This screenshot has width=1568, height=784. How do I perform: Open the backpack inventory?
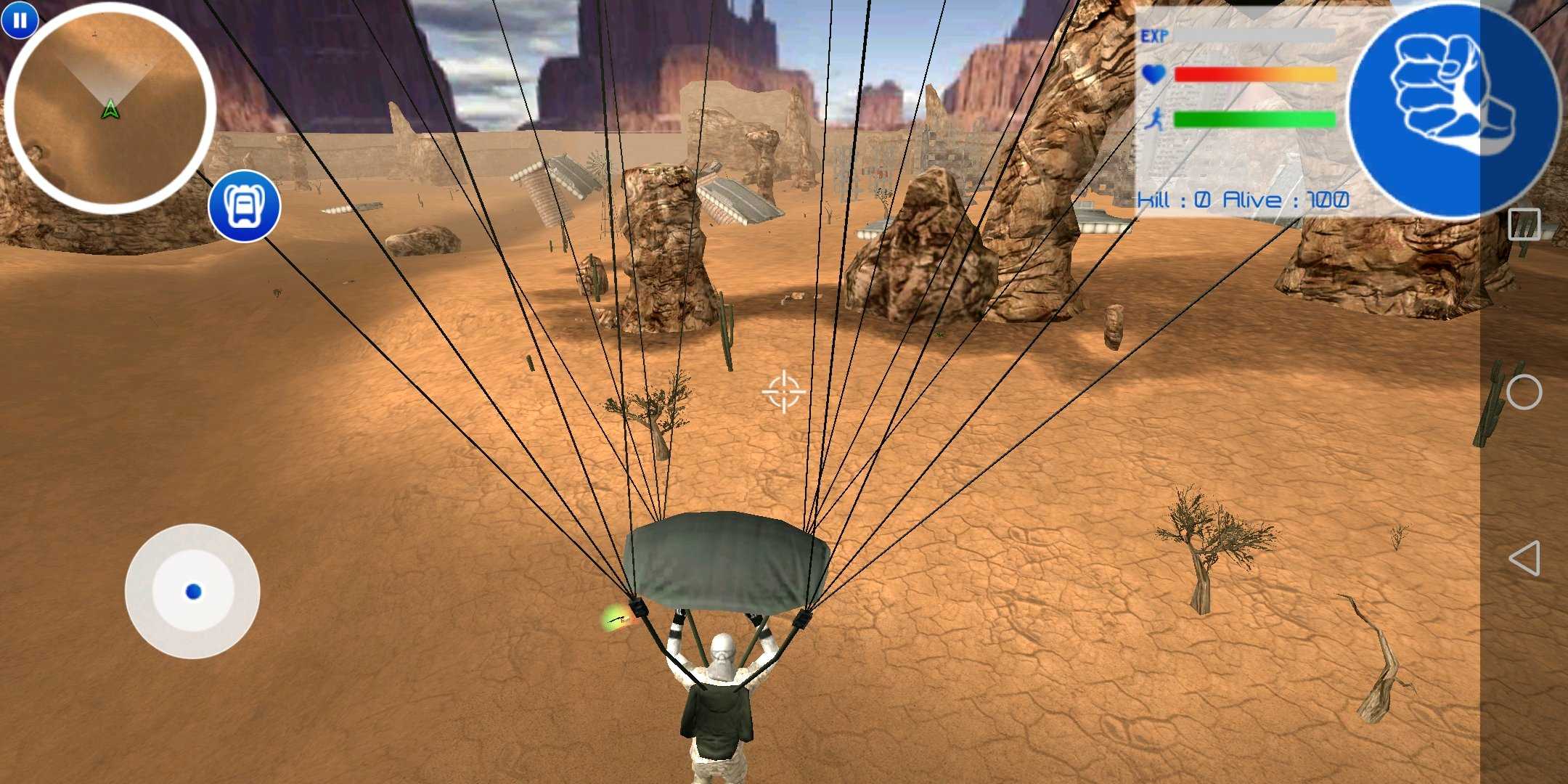(x=244, y=206)
